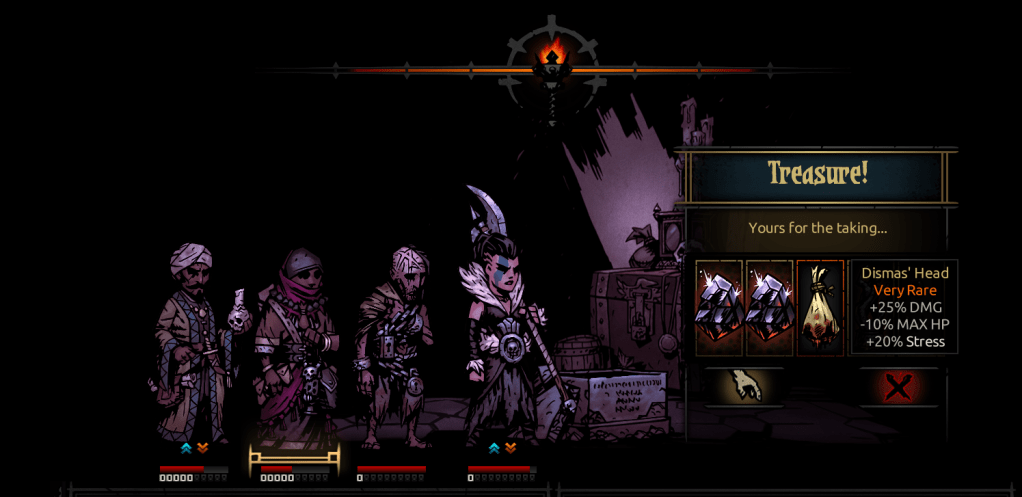Close the Treasure window with the red X
This screenshot has width=1022, height=497.
898,386
